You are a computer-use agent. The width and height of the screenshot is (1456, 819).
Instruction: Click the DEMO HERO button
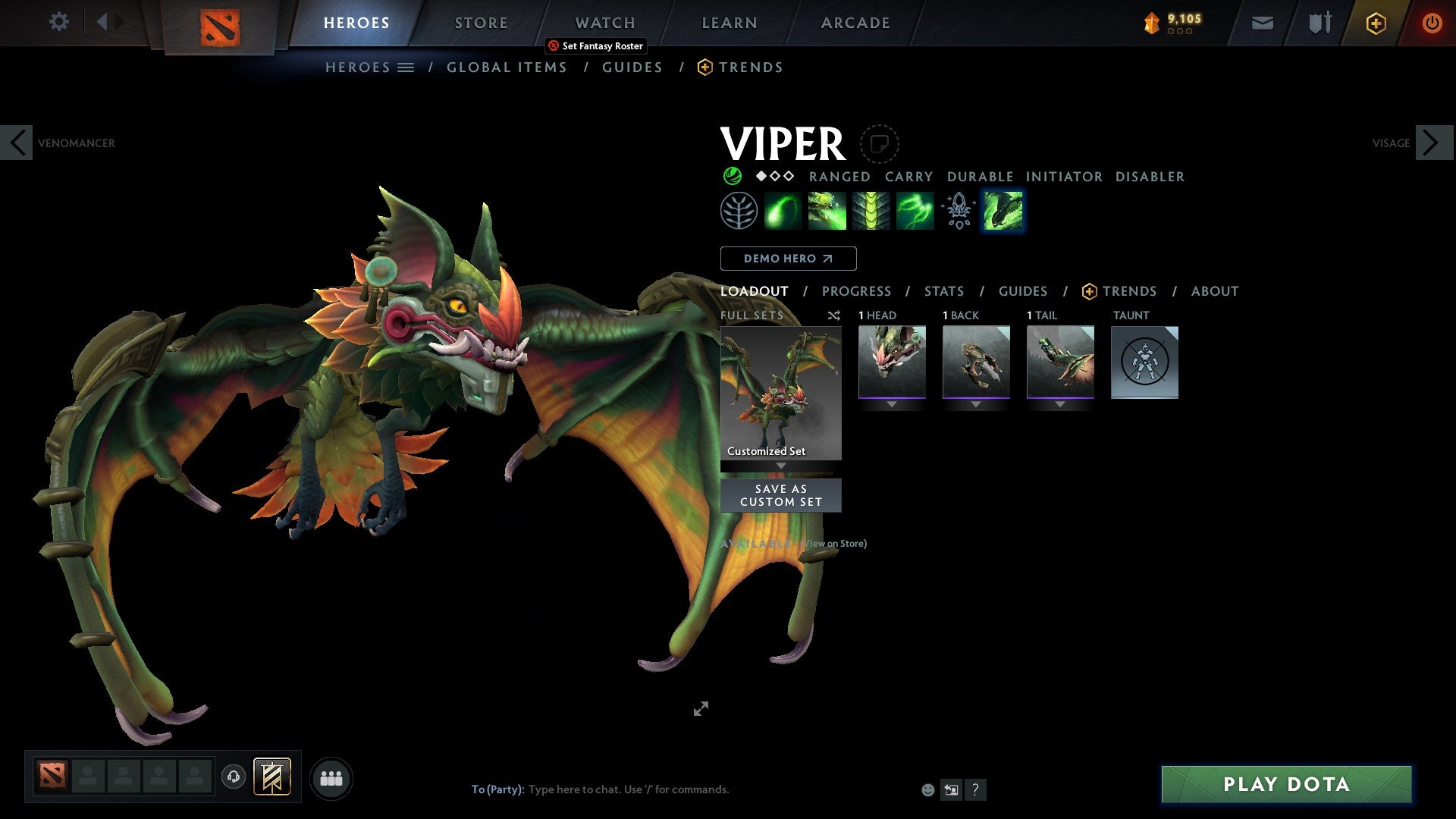(x=789, y=258)
